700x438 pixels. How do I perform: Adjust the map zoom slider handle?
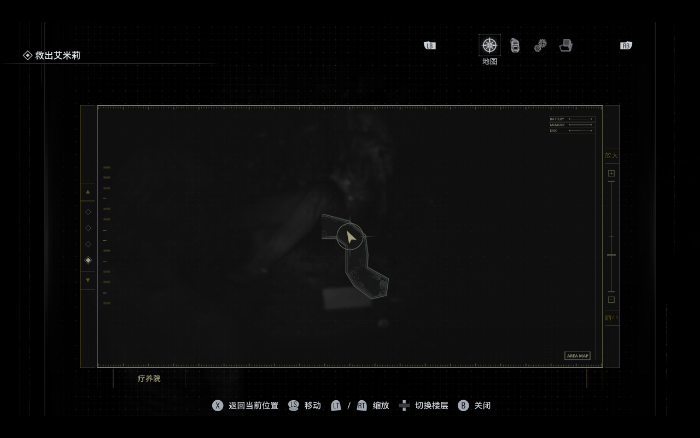click(x=611, y=254)
